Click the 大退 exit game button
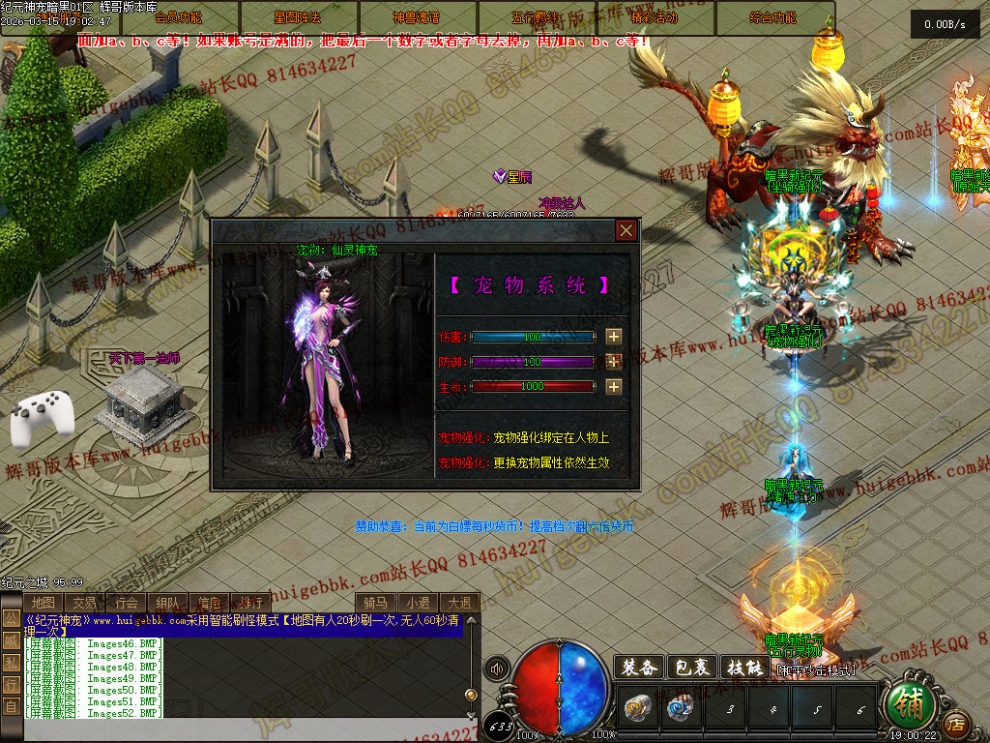Viewport: 990px width, 743px height. 459,602
